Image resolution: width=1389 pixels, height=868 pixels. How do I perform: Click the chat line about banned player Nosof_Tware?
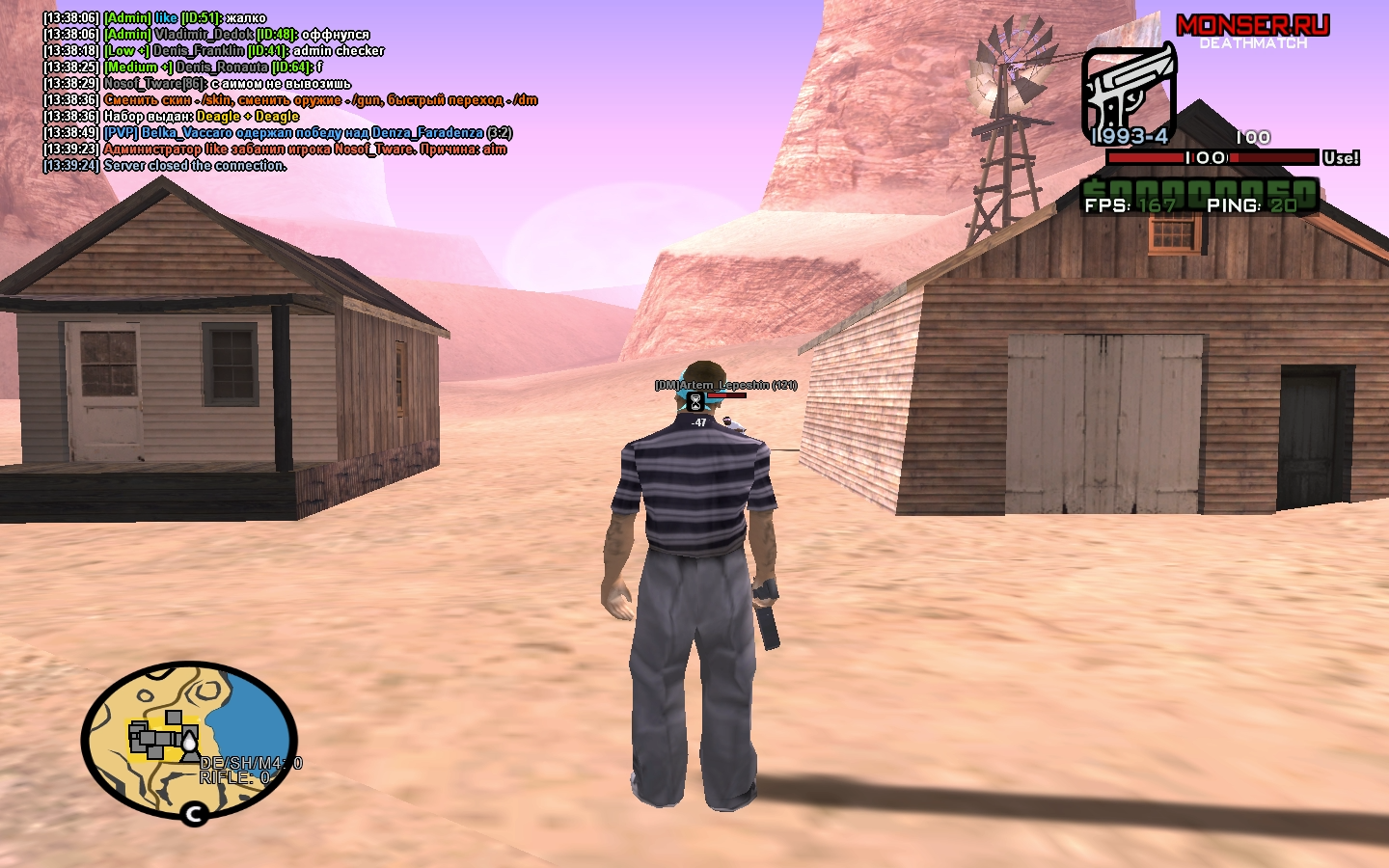(x=305, y=149)
